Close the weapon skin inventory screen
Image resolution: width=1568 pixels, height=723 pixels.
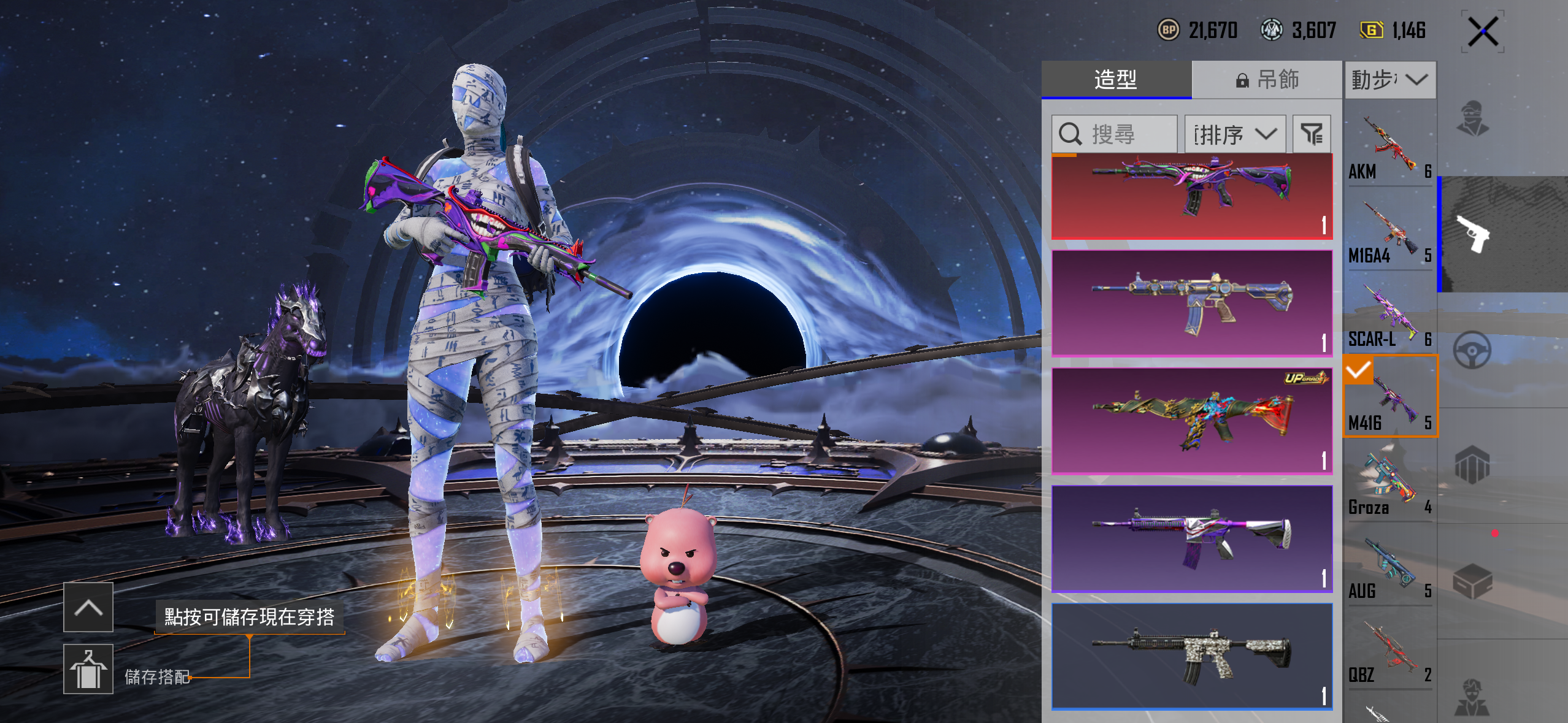pos(1483,32)
